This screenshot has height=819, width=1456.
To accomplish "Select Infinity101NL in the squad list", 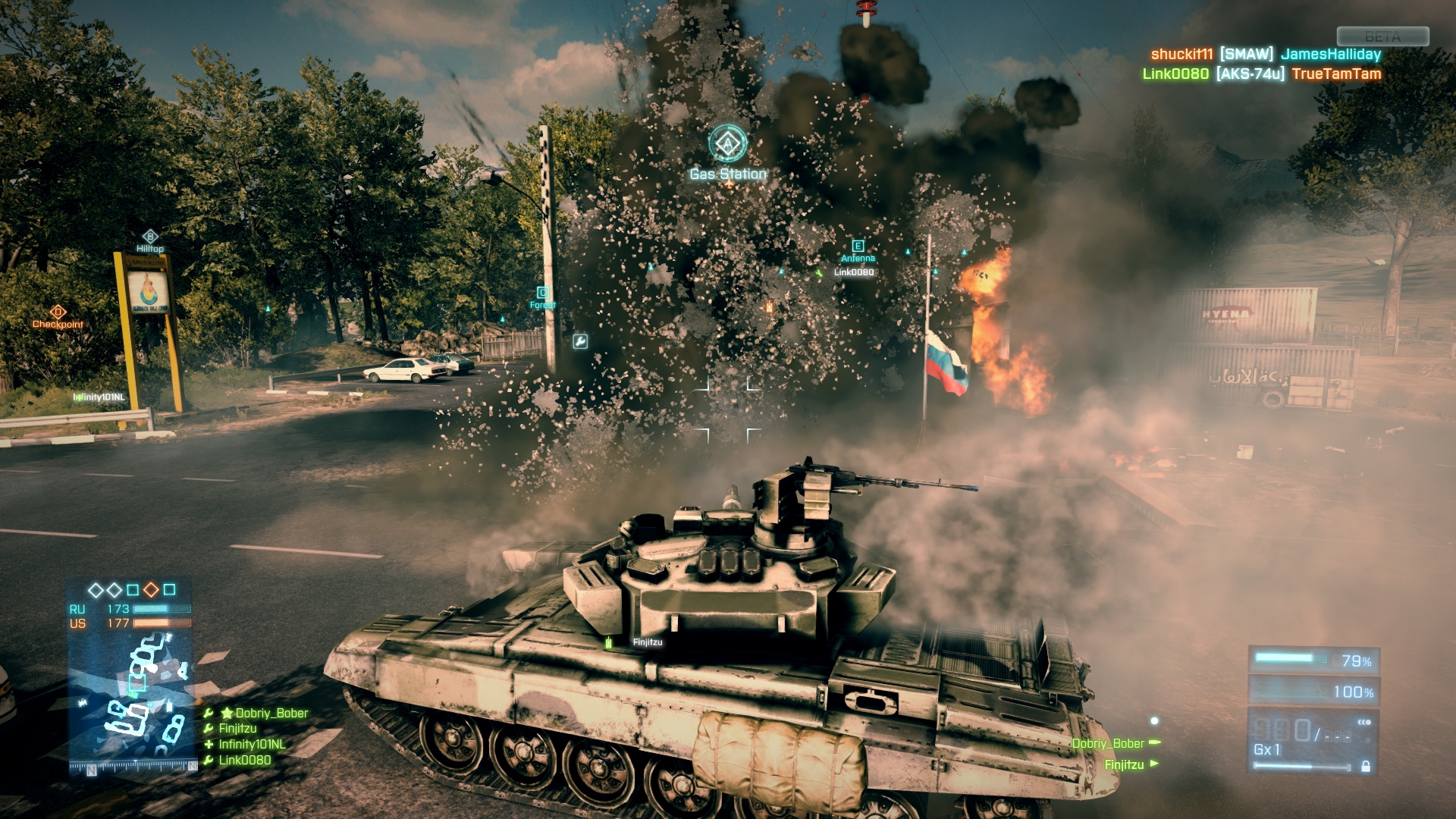I will [x=252, y=744].
